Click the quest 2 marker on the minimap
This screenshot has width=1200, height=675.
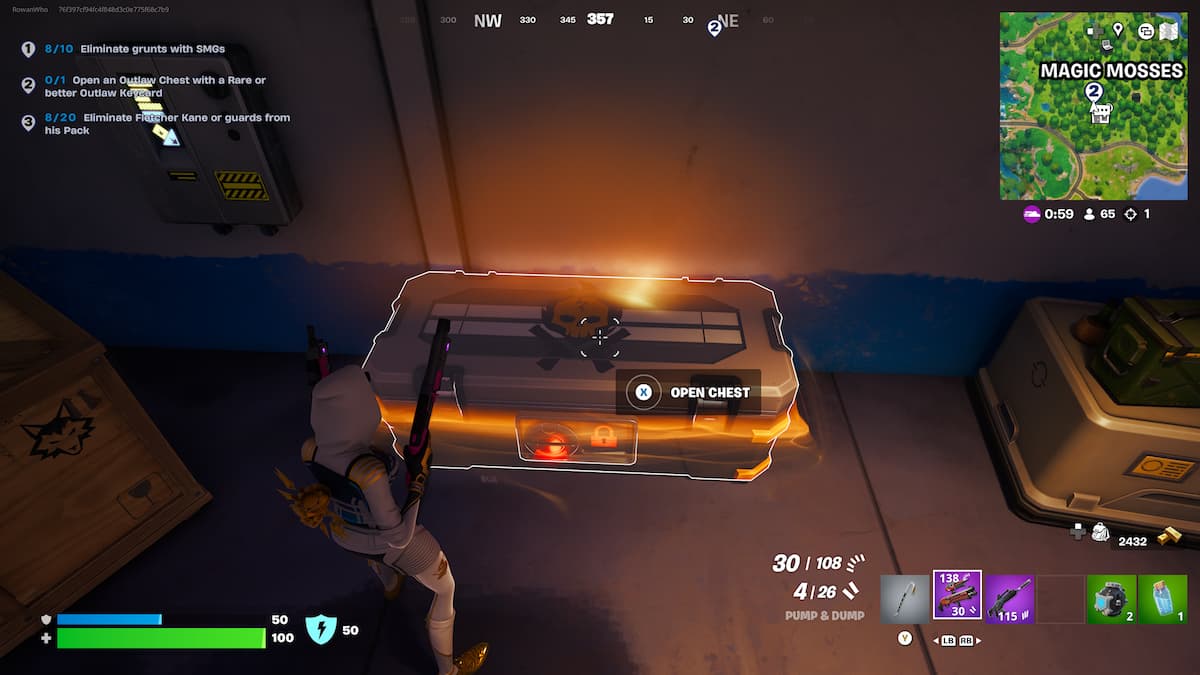[1094, 91]
